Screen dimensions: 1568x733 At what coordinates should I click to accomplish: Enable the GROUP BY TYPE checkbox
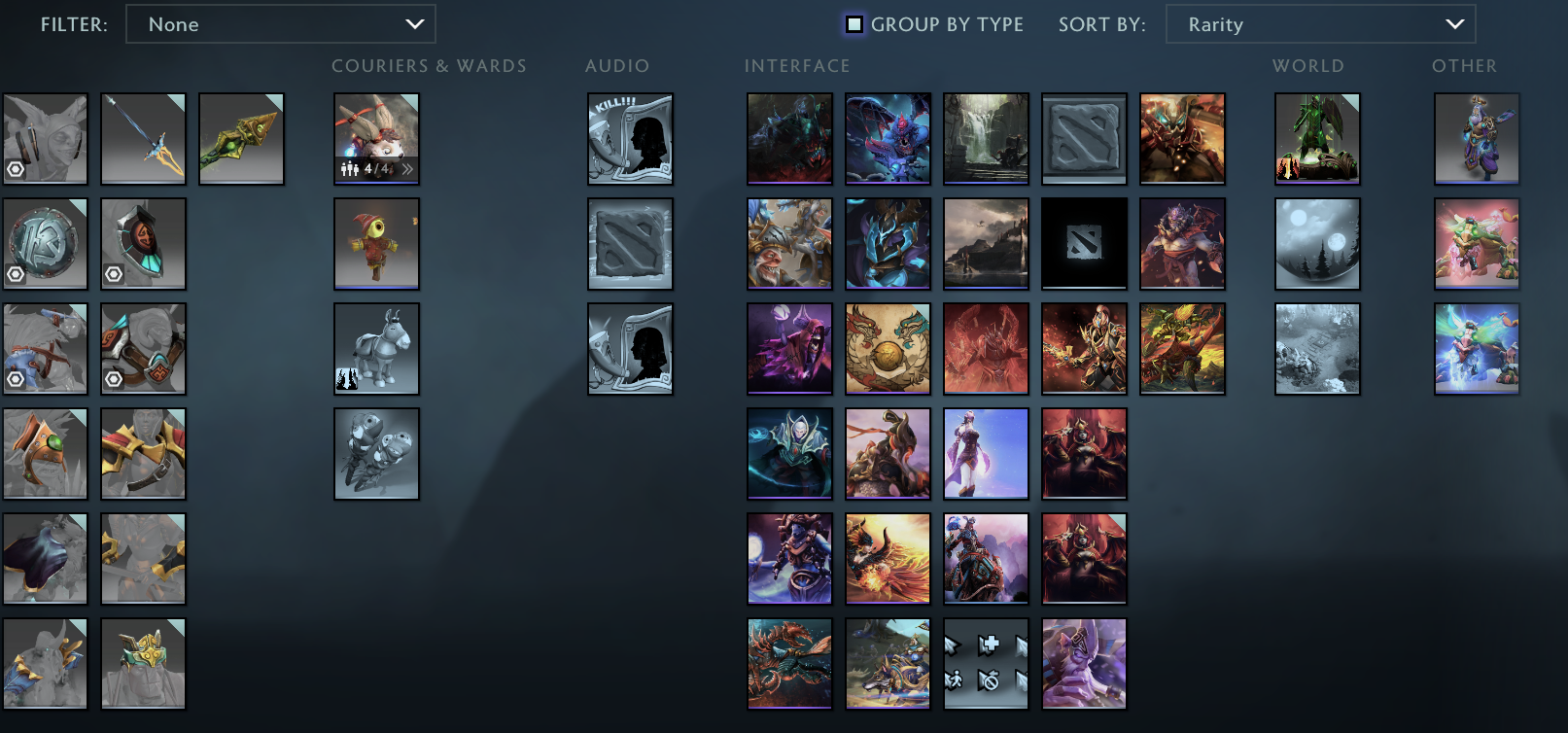[854, 24]
